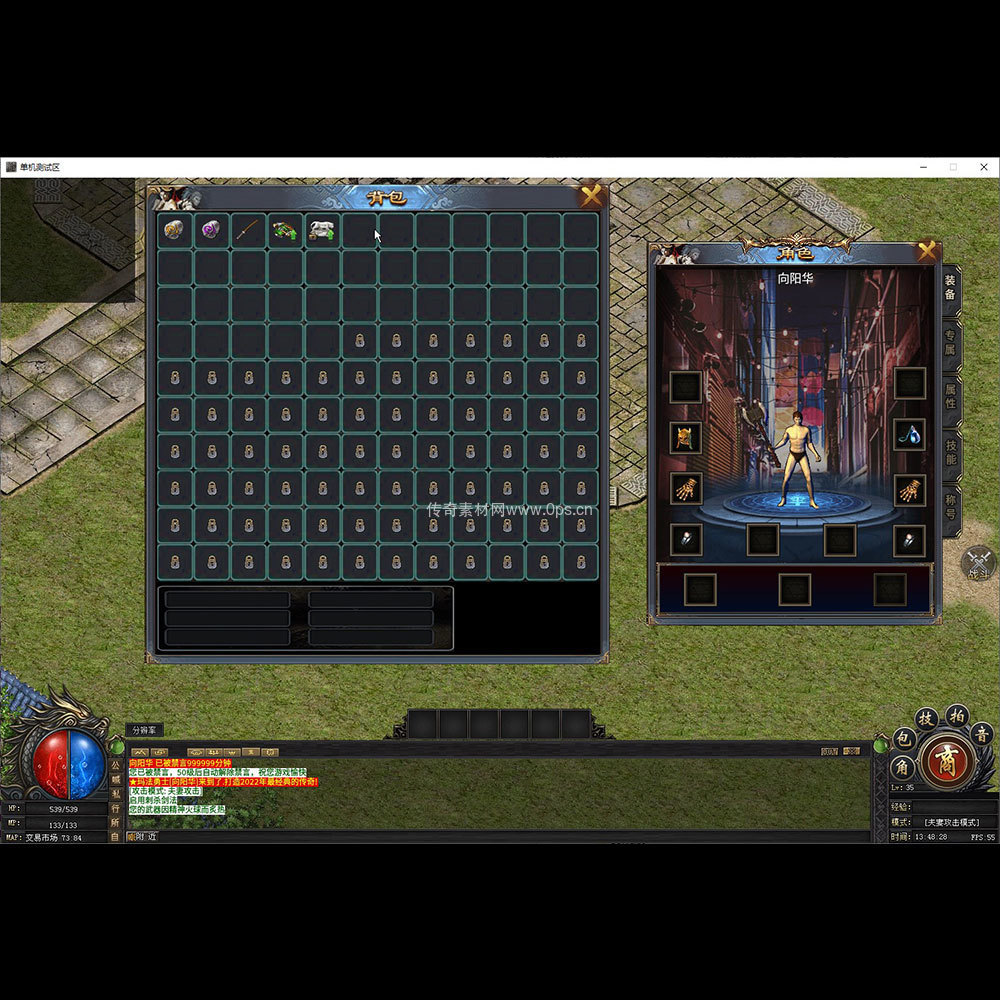Switch to the 技能 skills tab
This screenshot has height=1000, width=1000.
point(949,450)
